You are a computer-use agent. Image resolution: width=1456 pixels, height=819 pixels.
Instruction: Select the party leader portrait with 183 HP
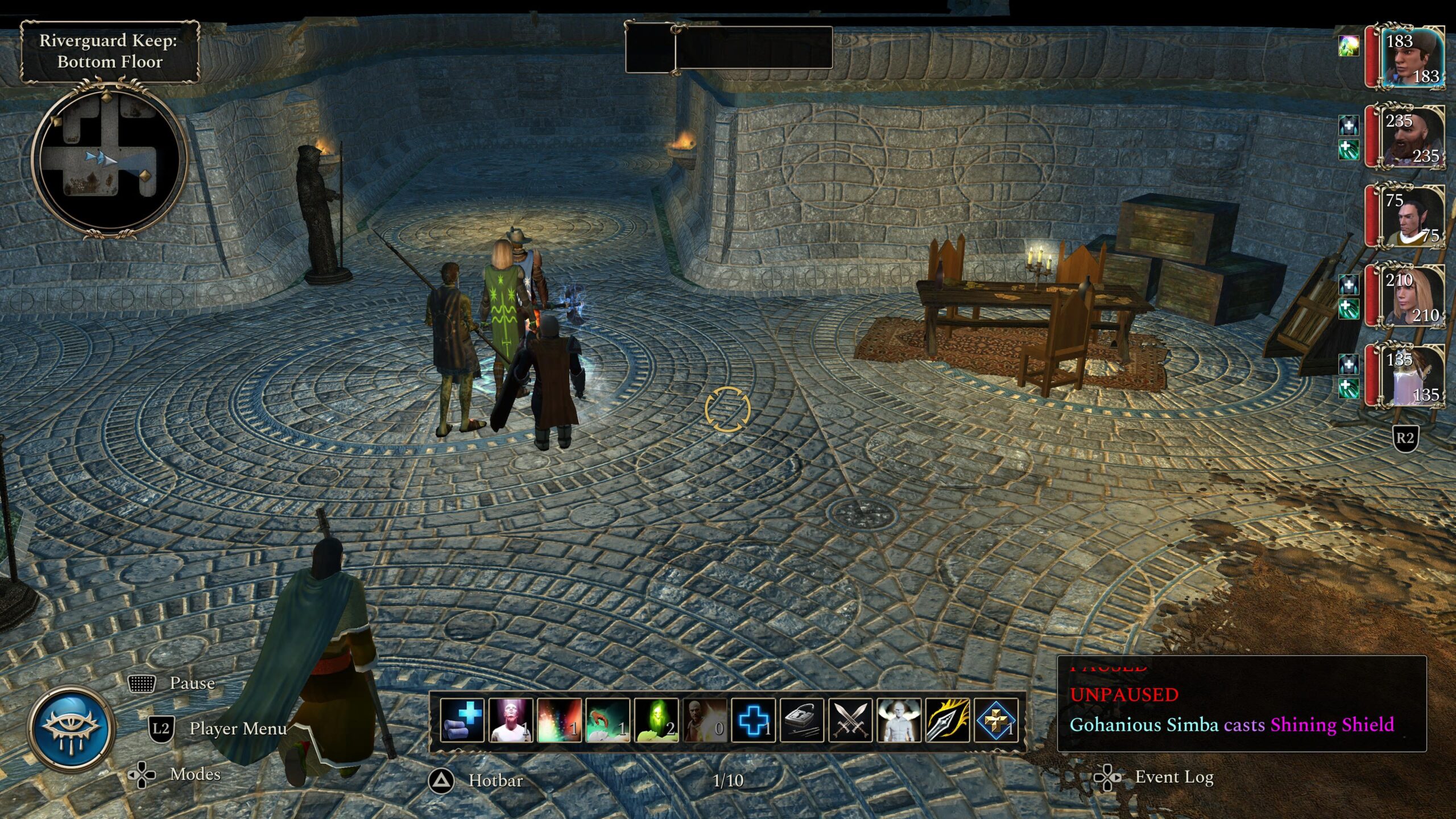pos(1412,58)
